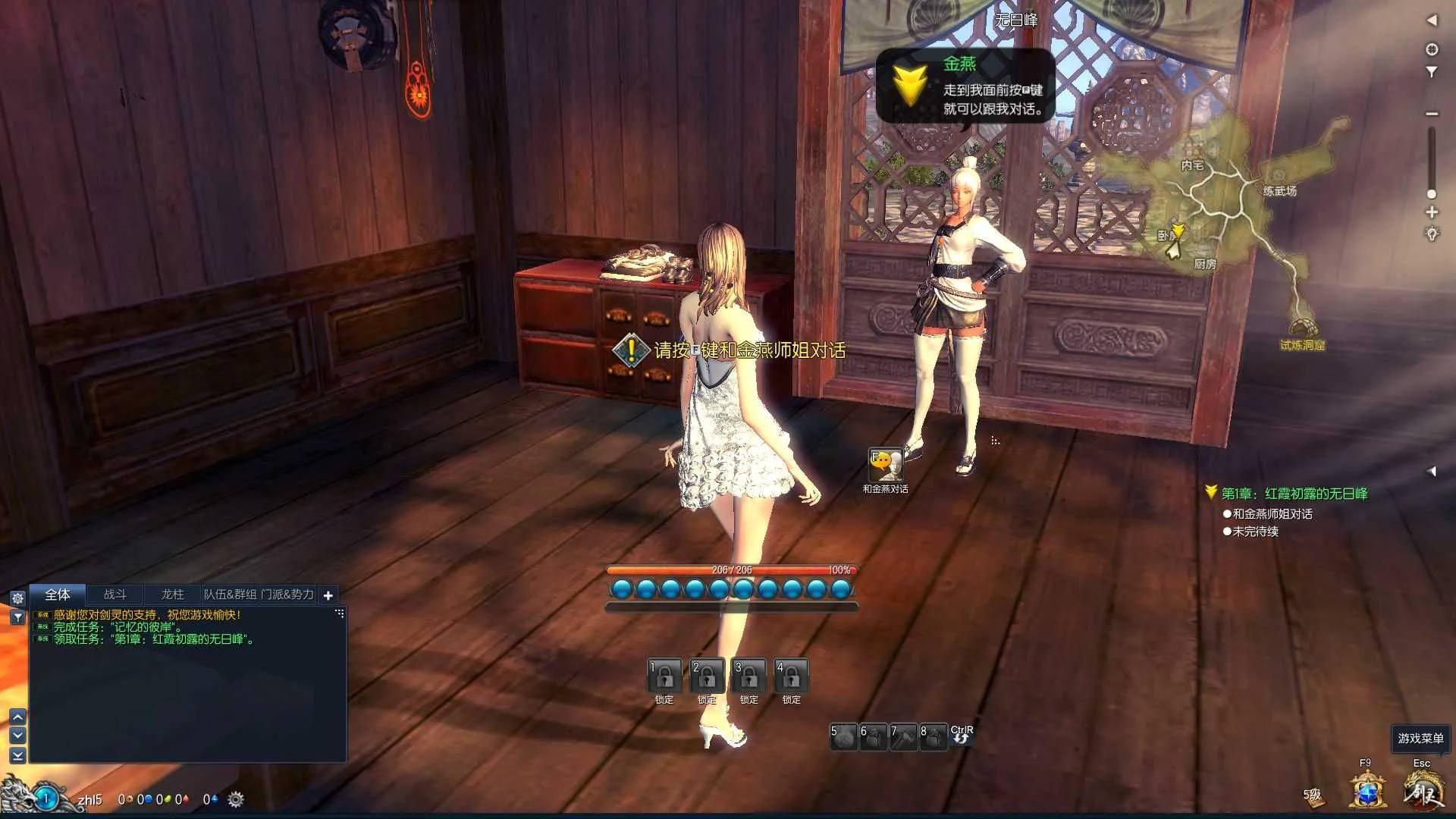This screenshot has width=1456, height=819.
Task: Click the 和金燕对话 interaction icon
Action: click(x=885, y=465)
